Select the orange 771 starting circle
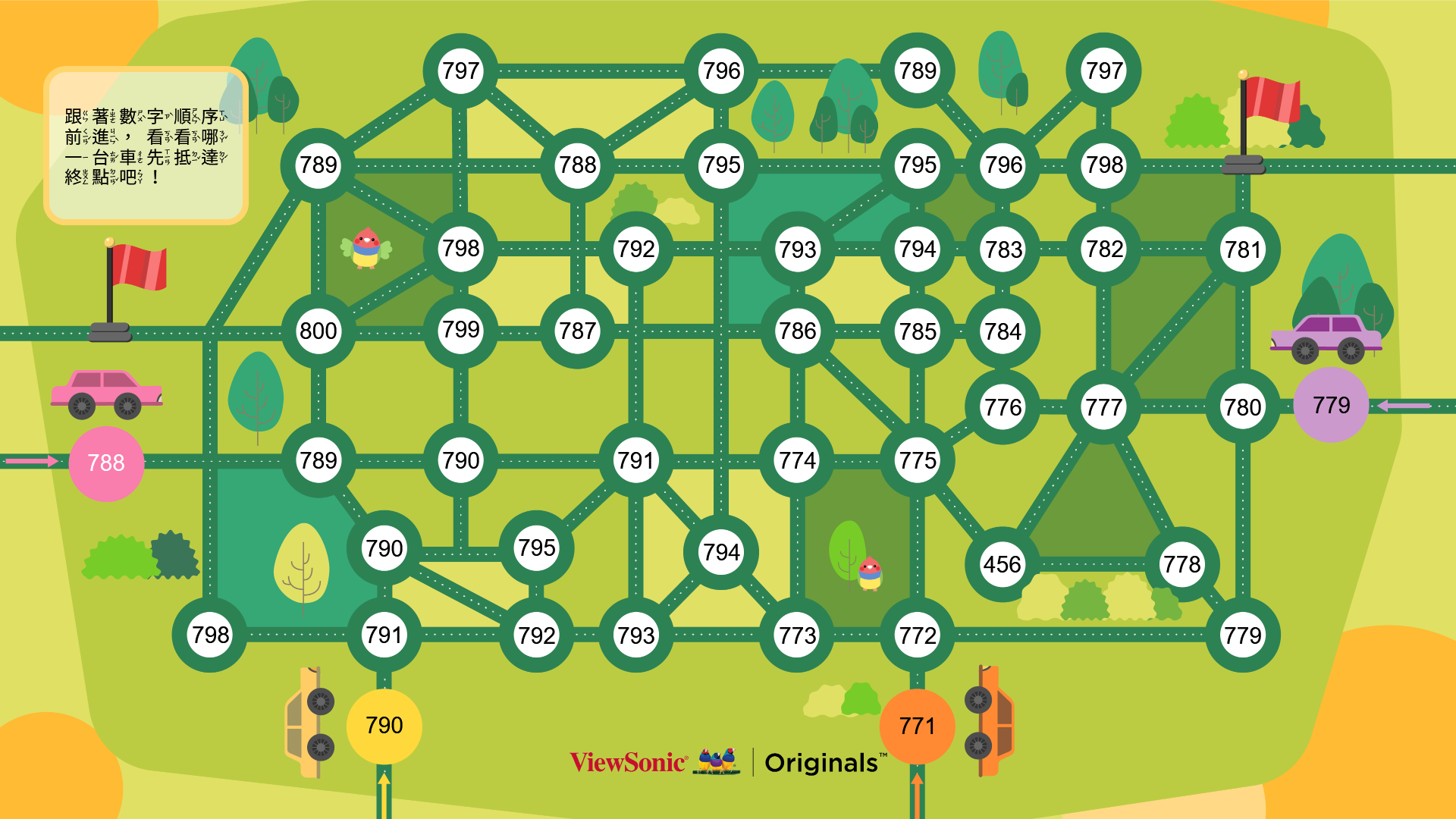 click(917, 726)
